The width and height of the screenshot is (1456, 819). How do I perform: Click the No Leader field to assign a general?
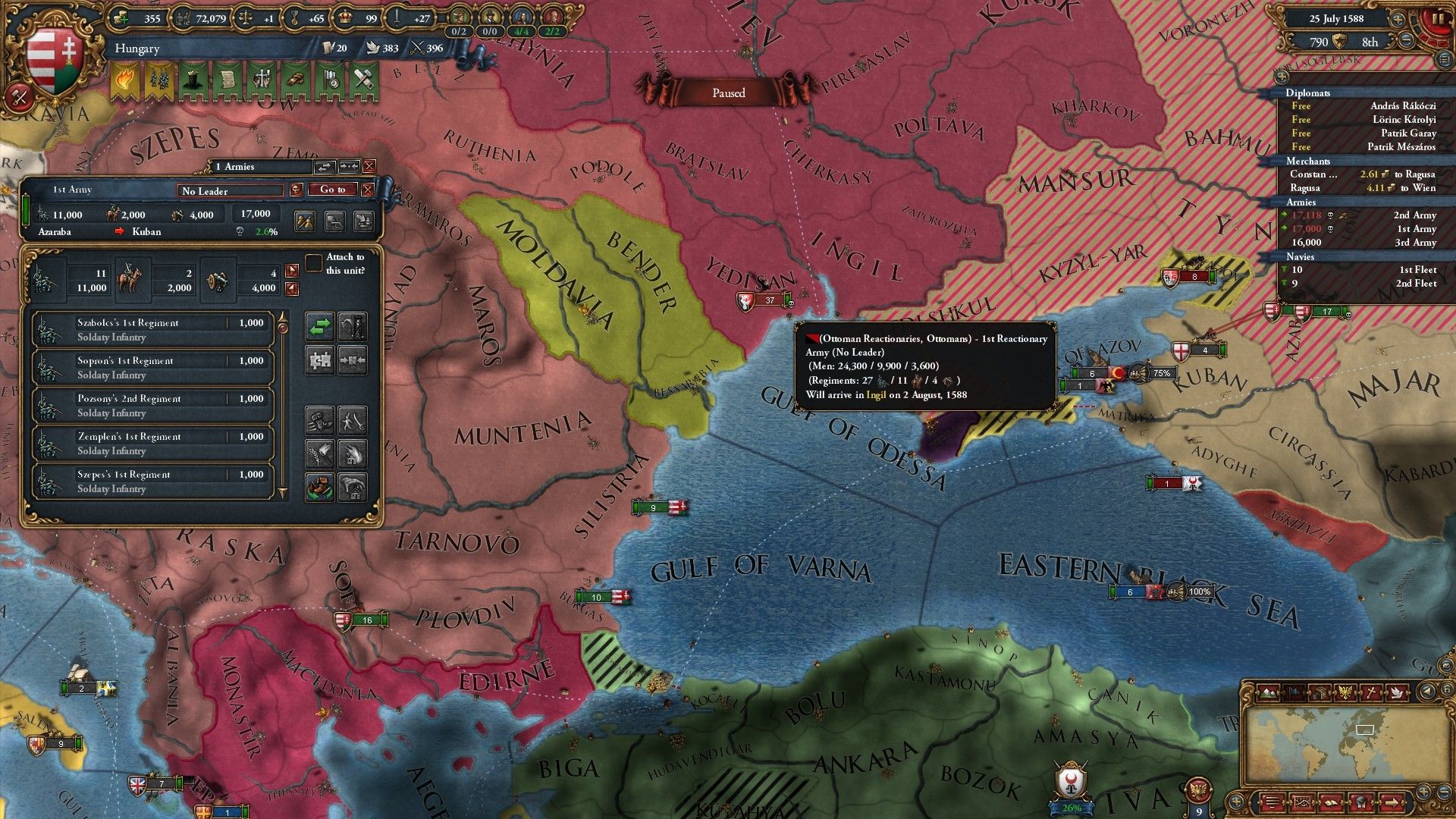pos(231,190)
